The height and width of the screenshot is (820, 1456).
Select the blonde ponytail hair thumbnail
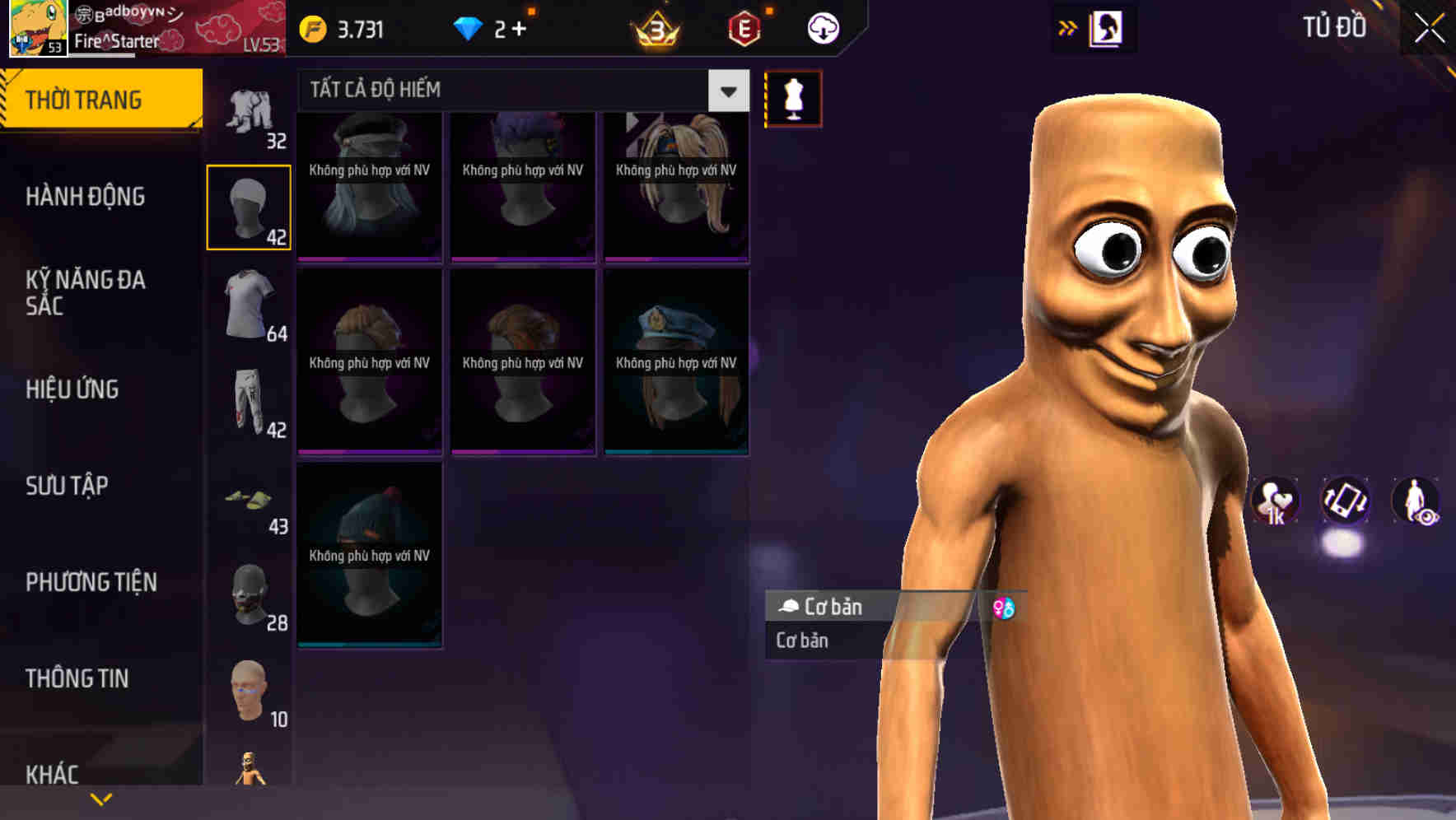(x=675, y=181)
